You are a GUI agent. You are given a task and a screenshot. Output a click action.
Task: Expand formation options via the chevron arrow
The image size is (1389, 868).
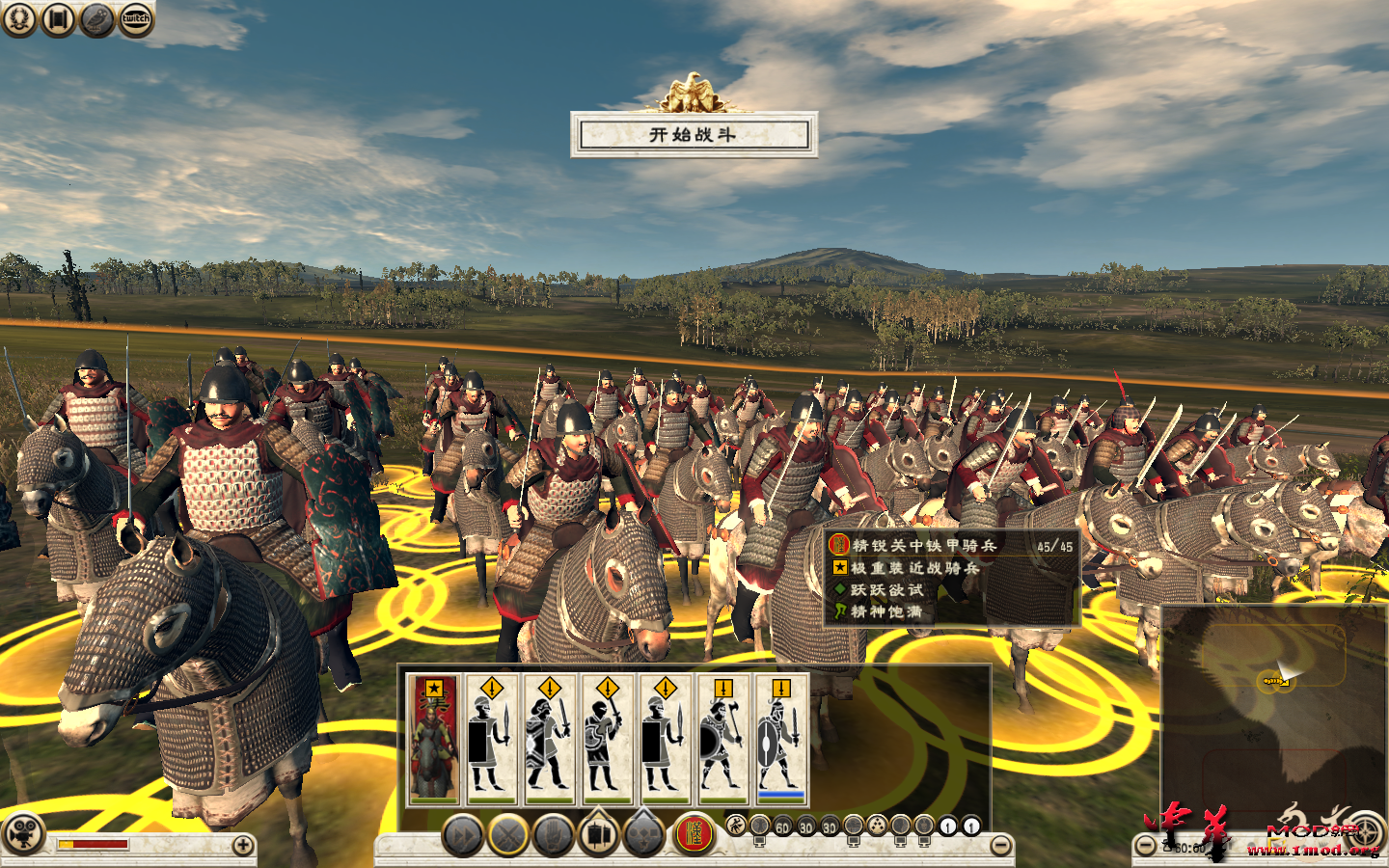[x=644, y=814]
